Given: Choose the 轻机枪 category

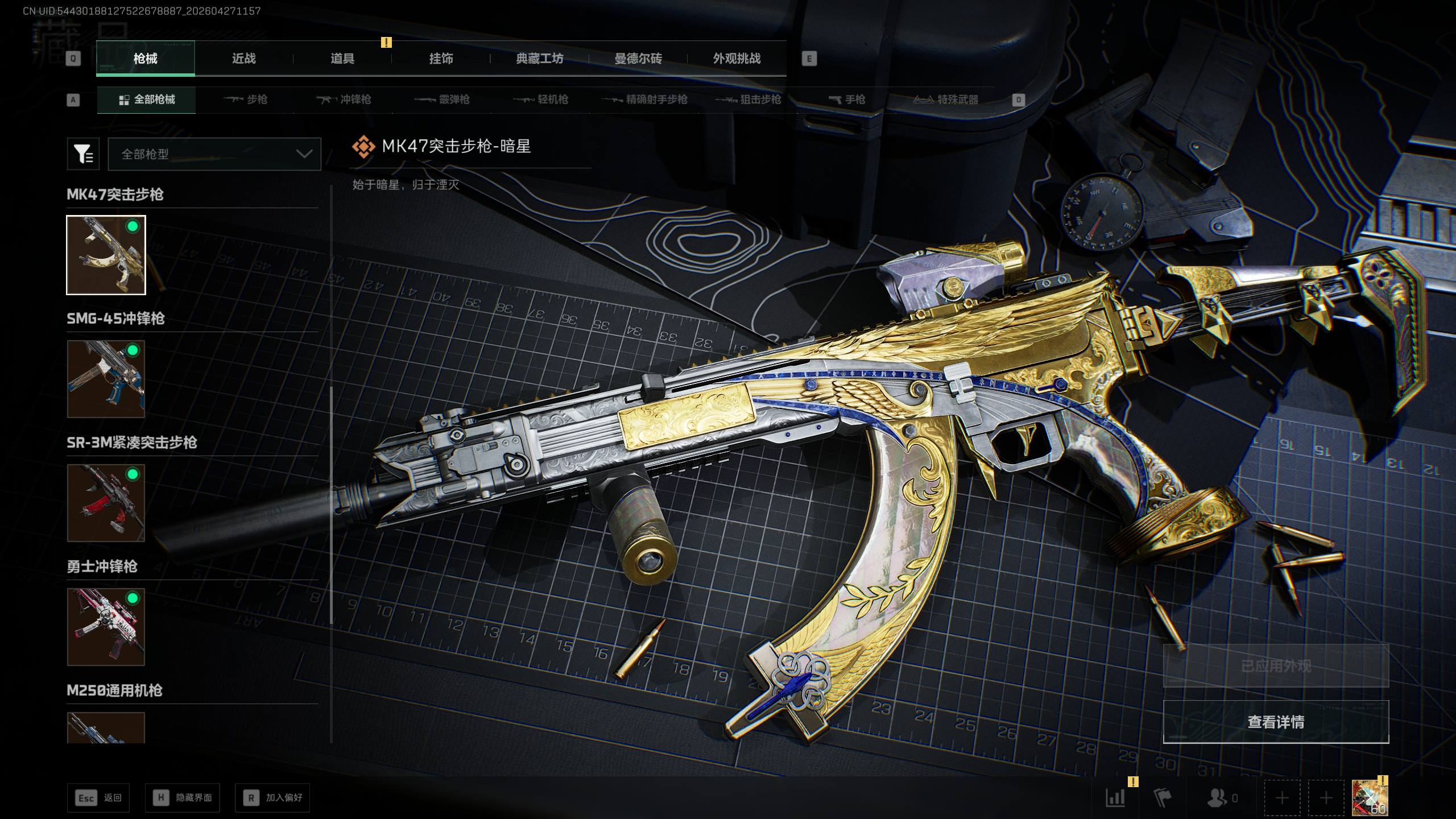Looking at the screenshot, I should (541, 100).
